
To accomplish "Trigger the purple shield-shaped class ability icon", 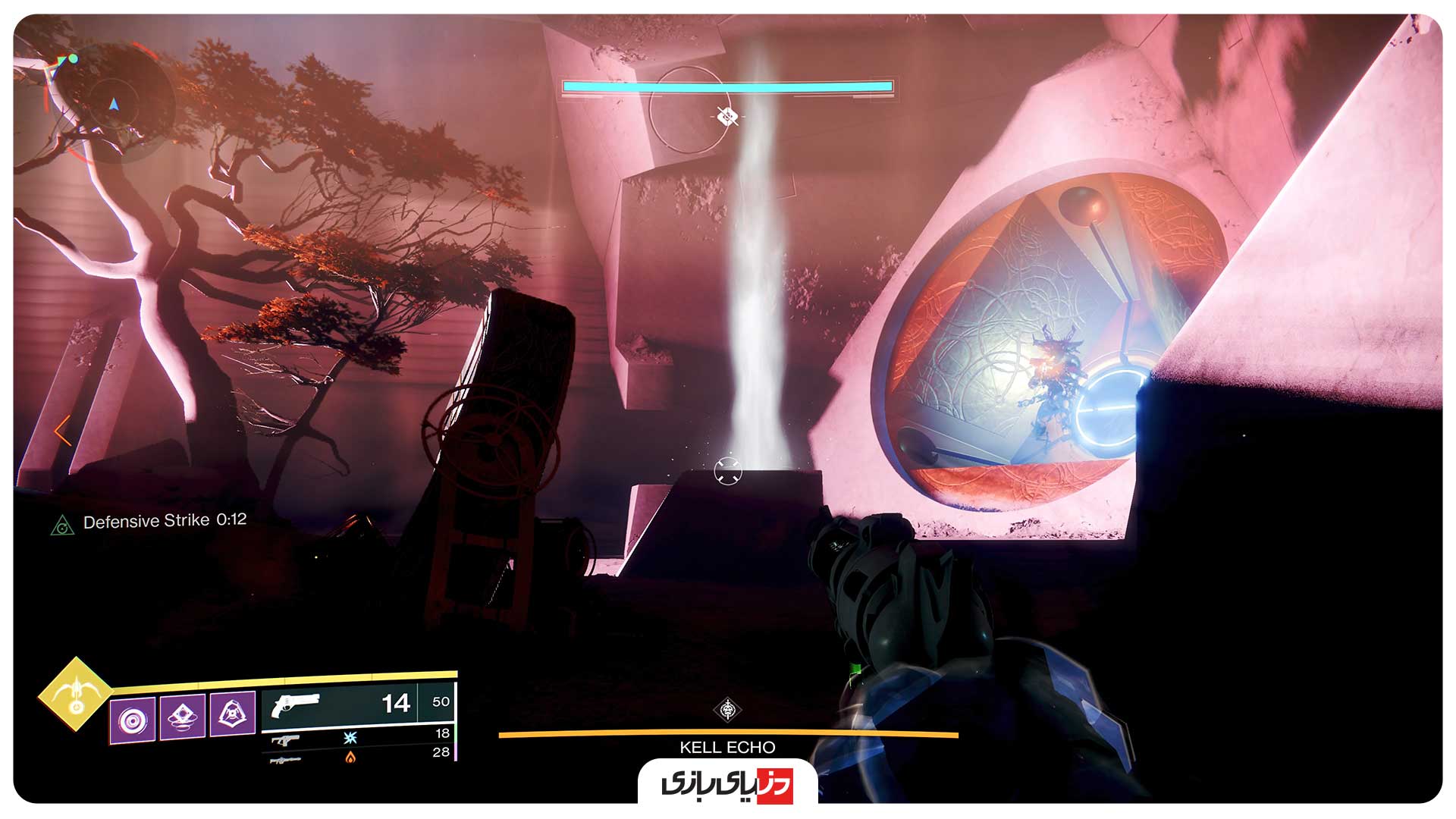I will tap(232, 713).
